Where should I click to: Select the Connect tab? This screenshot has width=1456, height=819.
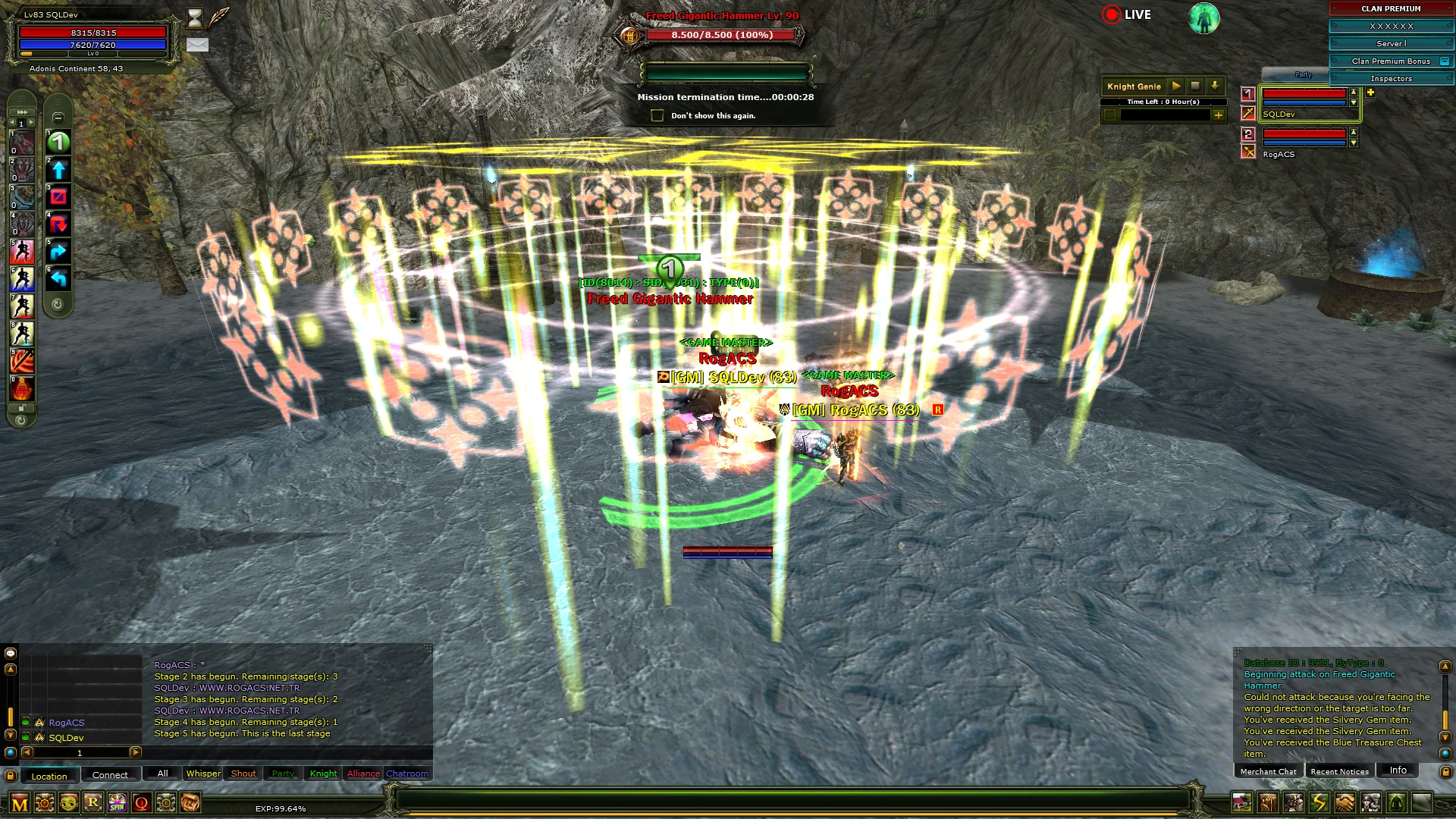(110, 775)
